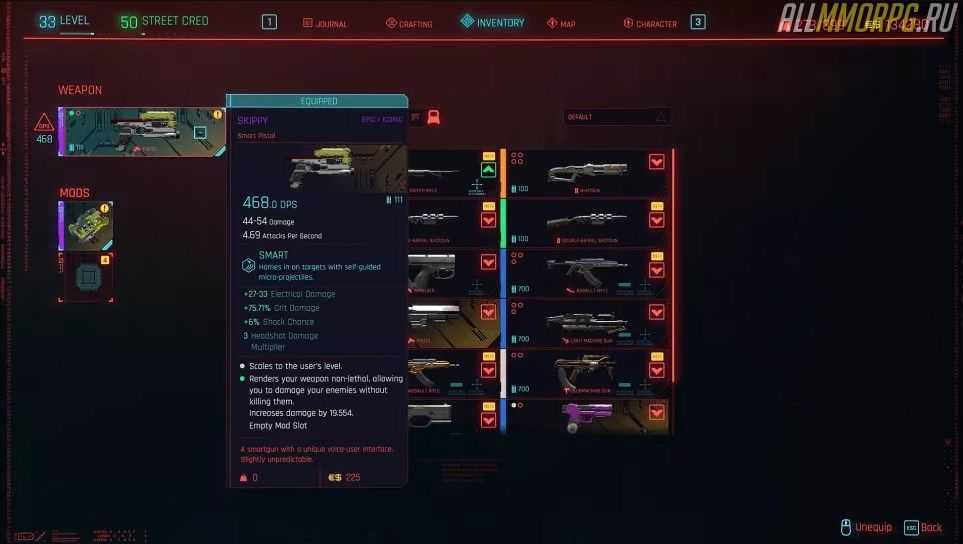This screenshot has height=544, width=963.
Task: Open the Map tab
Action: click(x=561, y=22)
